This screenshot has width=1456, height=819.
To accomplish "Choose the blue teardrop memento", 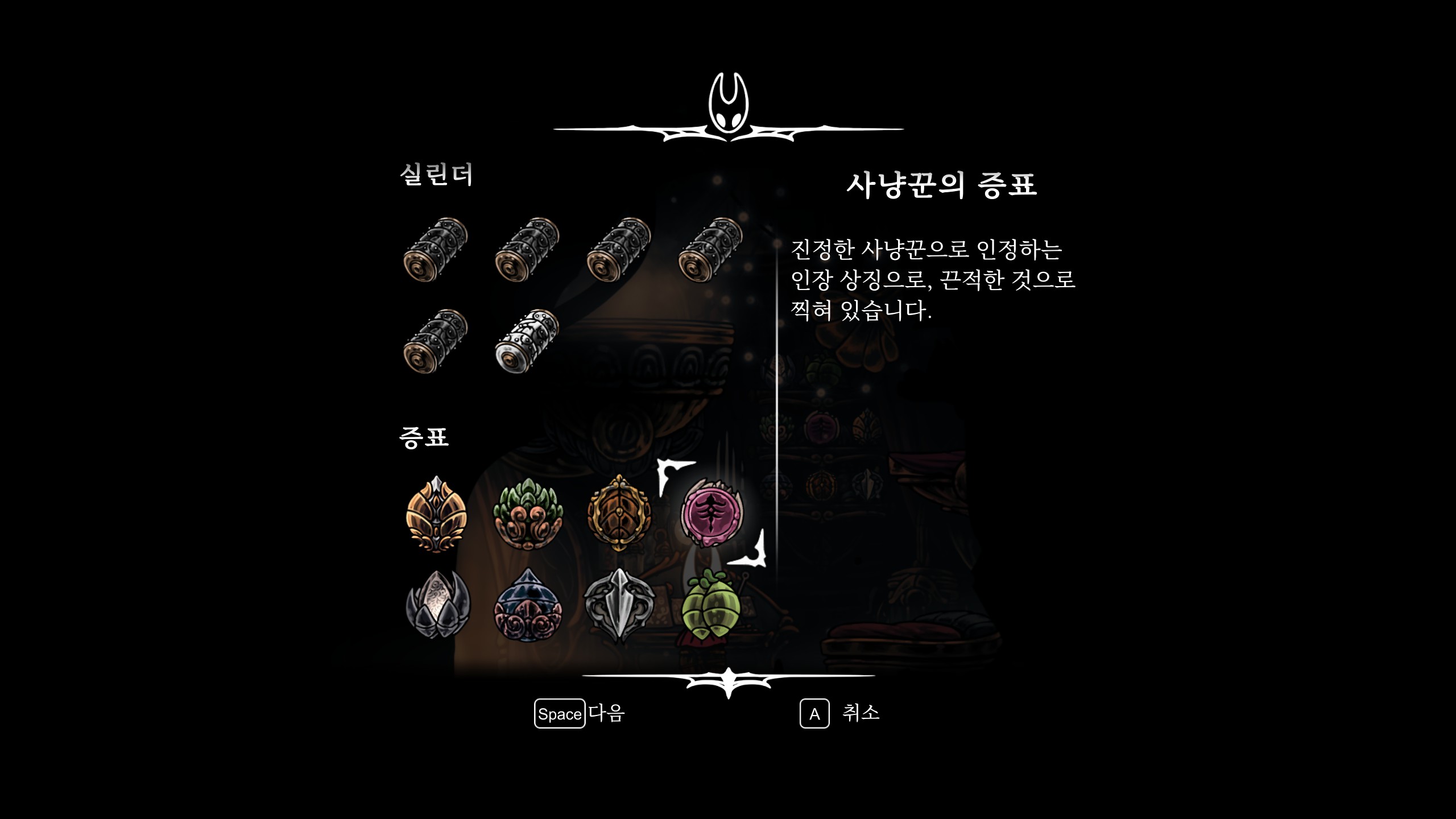I will 528,605.
